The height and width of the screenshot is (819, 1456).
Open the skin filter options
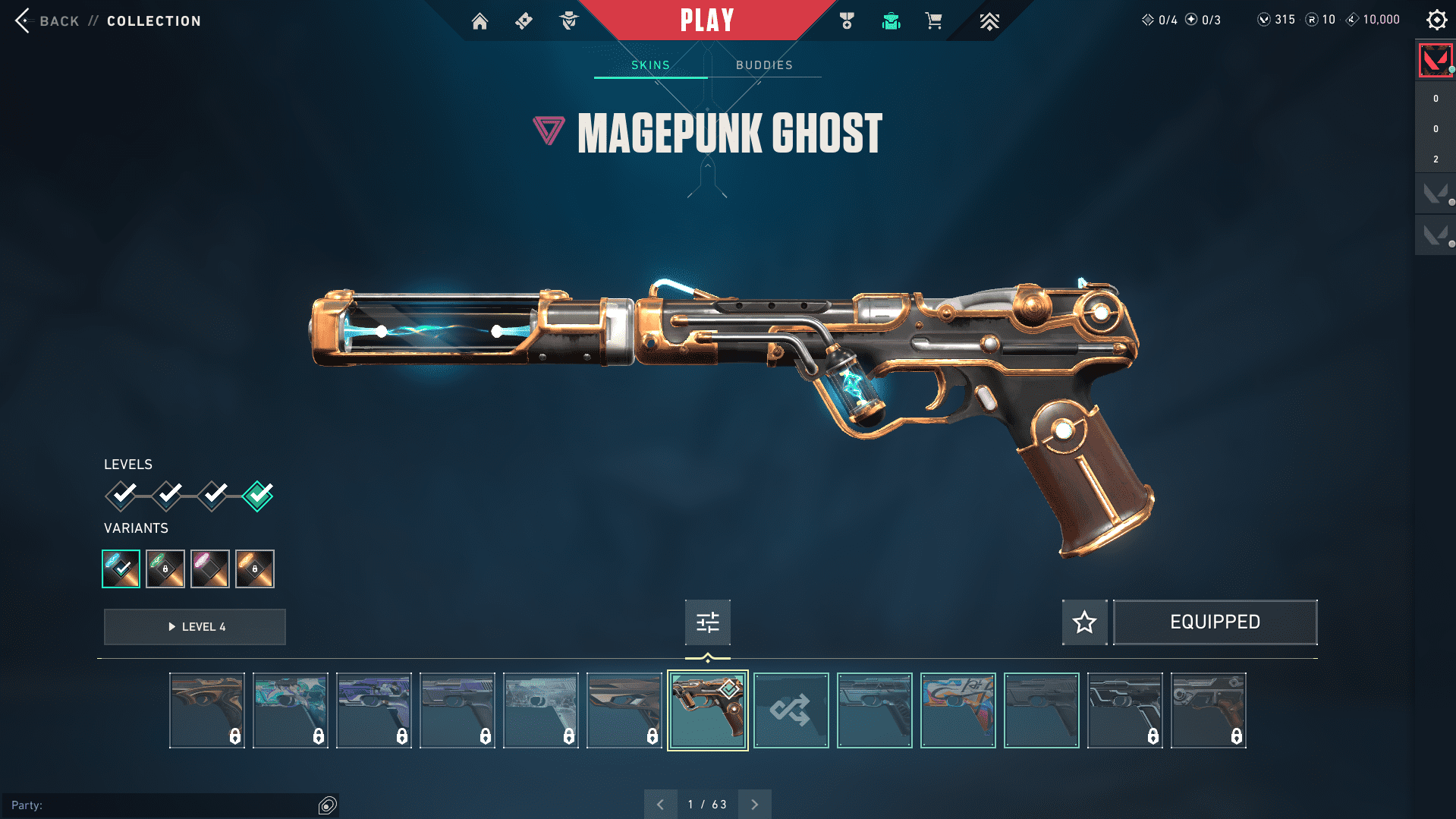point(707,622)
